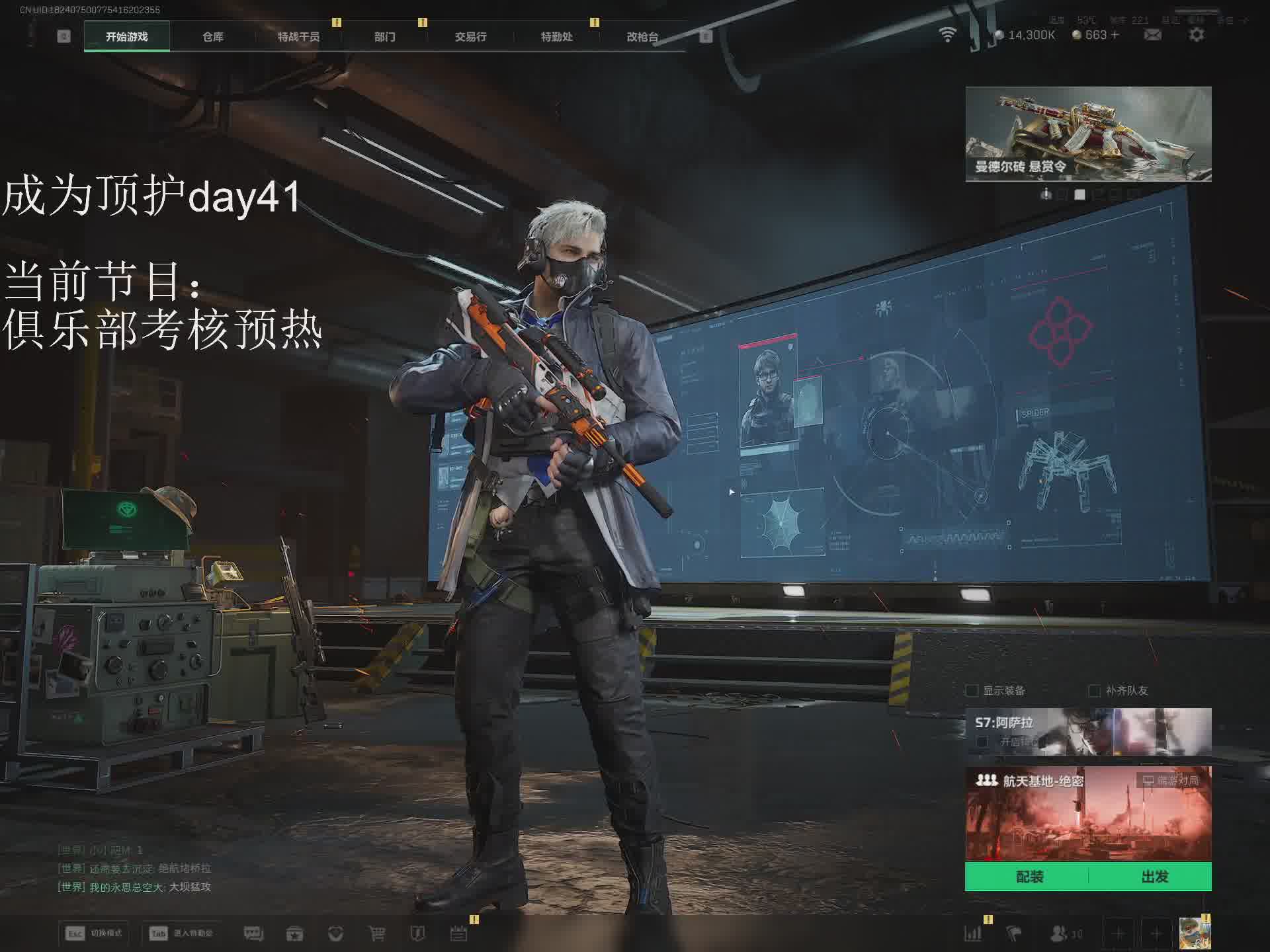
Task: Click the green 配装 loadout button
Action: pyautogui.click(x=1029, y=877)
